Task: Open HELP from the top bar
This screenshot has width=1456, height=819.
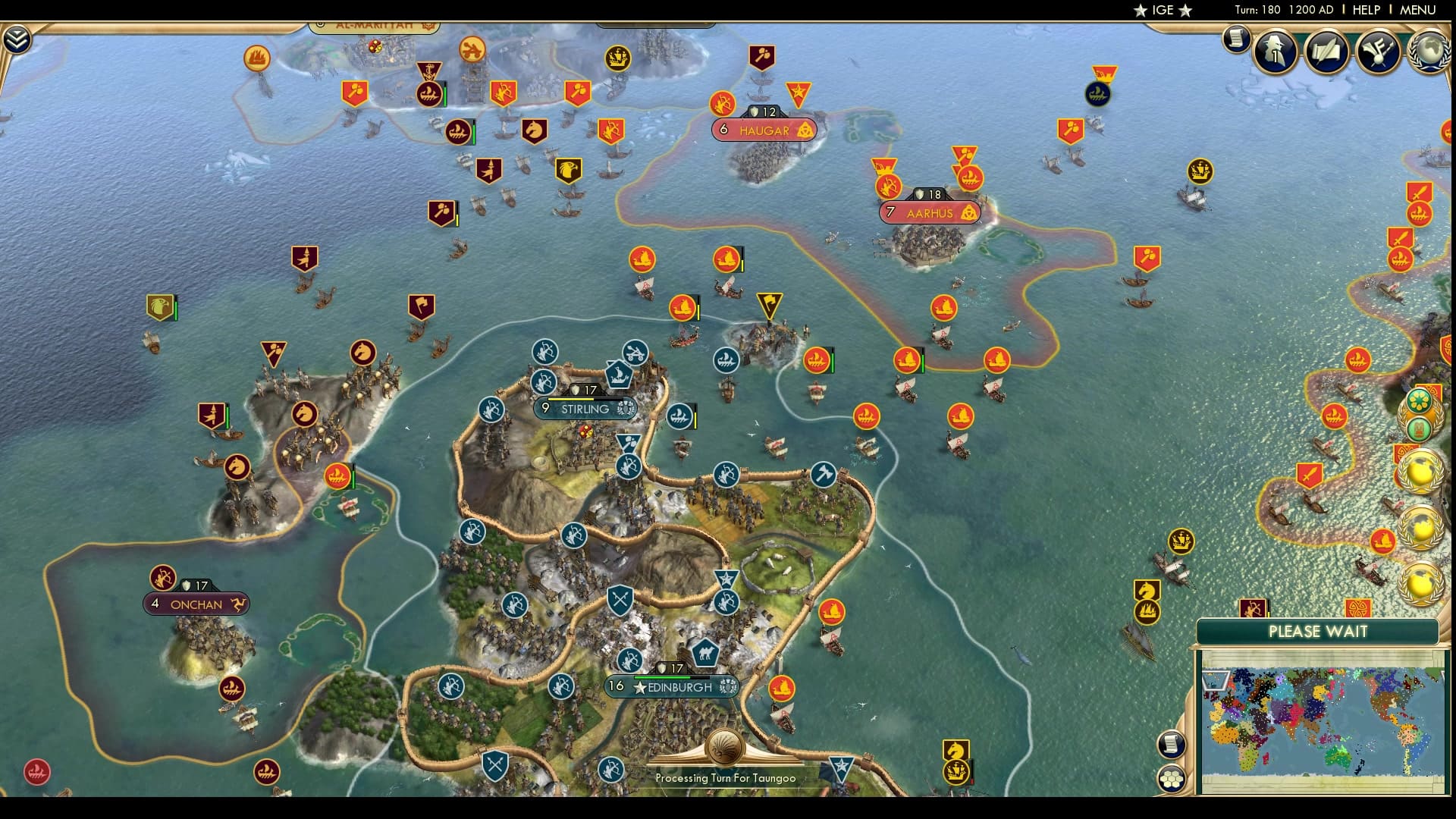Action: pos(1367,11)
